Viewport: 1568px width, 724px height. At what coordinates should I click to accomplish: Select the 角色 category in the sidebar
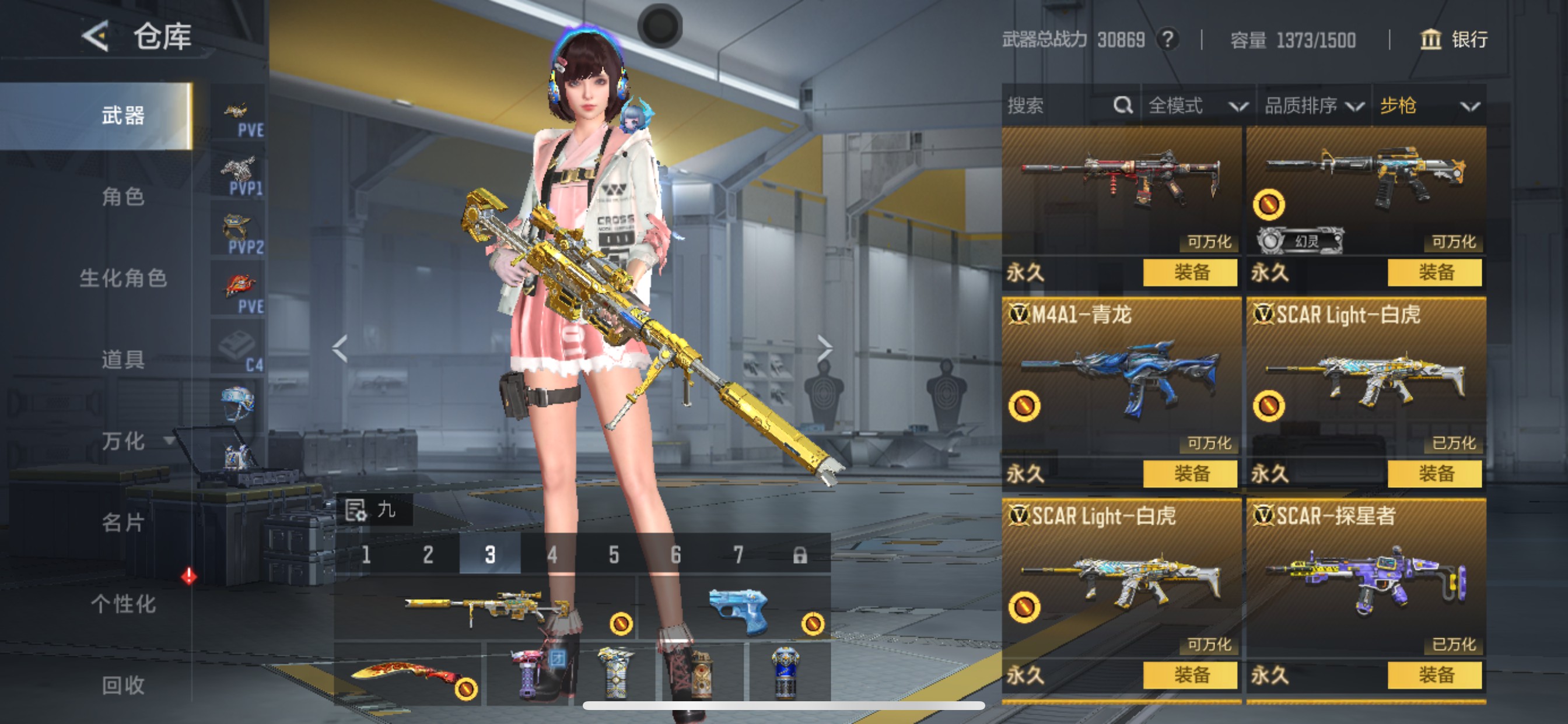click(123, 196)
